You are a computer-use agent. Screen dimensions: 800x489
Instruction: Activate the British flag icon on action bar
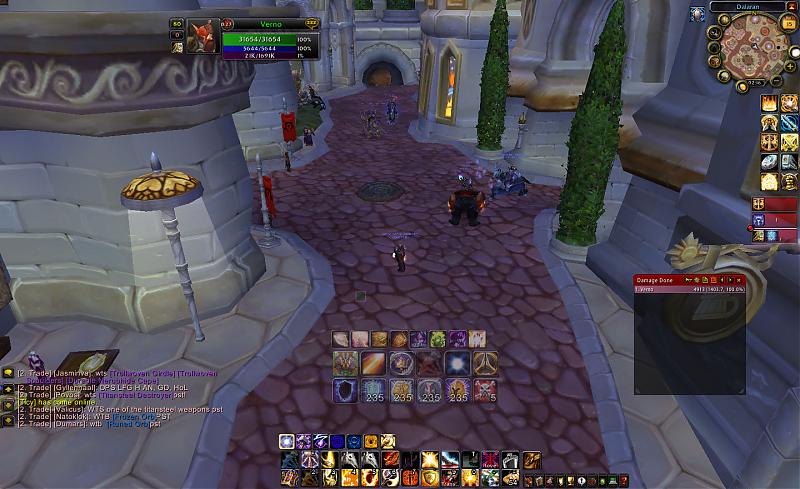tap(488, 459)
